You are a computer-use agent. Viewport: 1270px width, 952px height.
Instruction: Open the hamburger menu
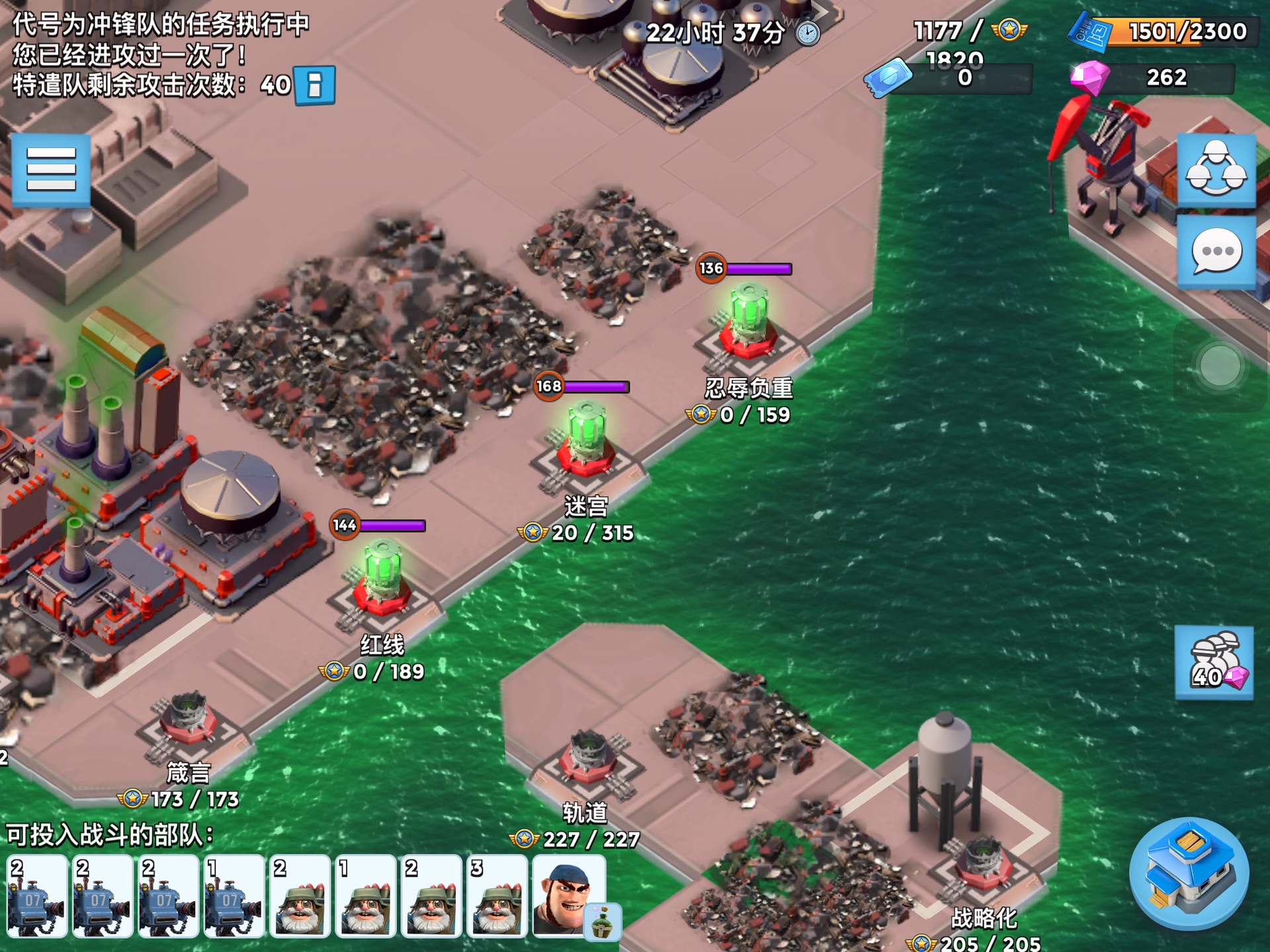[x=51, y=170]
